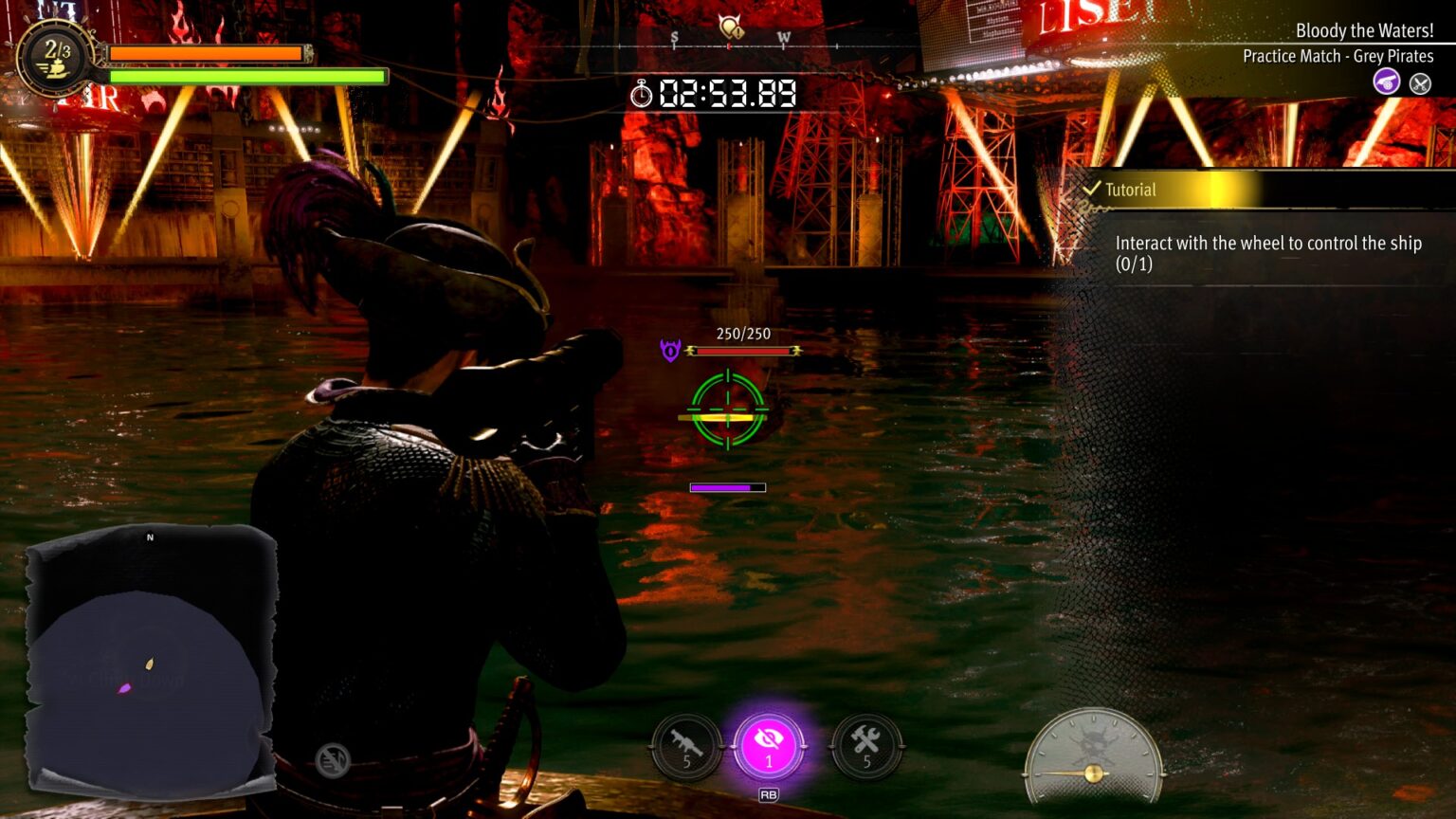Click the Climb Down prompt
Screen dimensions: 1456x819
[x=123, y=680]
